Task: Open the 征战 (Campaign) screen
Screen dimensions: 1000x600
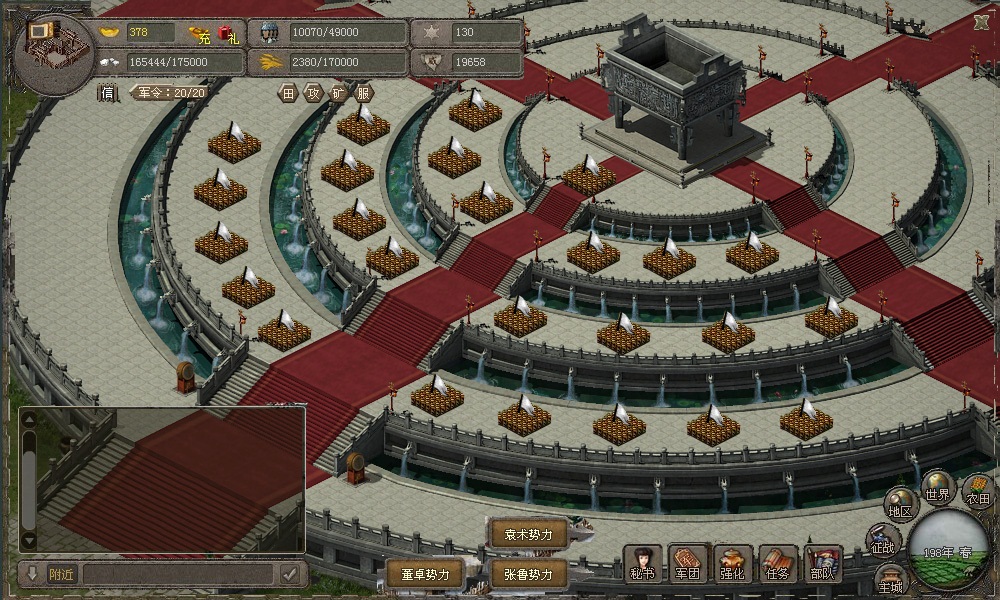Action: (x=883, y=541)
